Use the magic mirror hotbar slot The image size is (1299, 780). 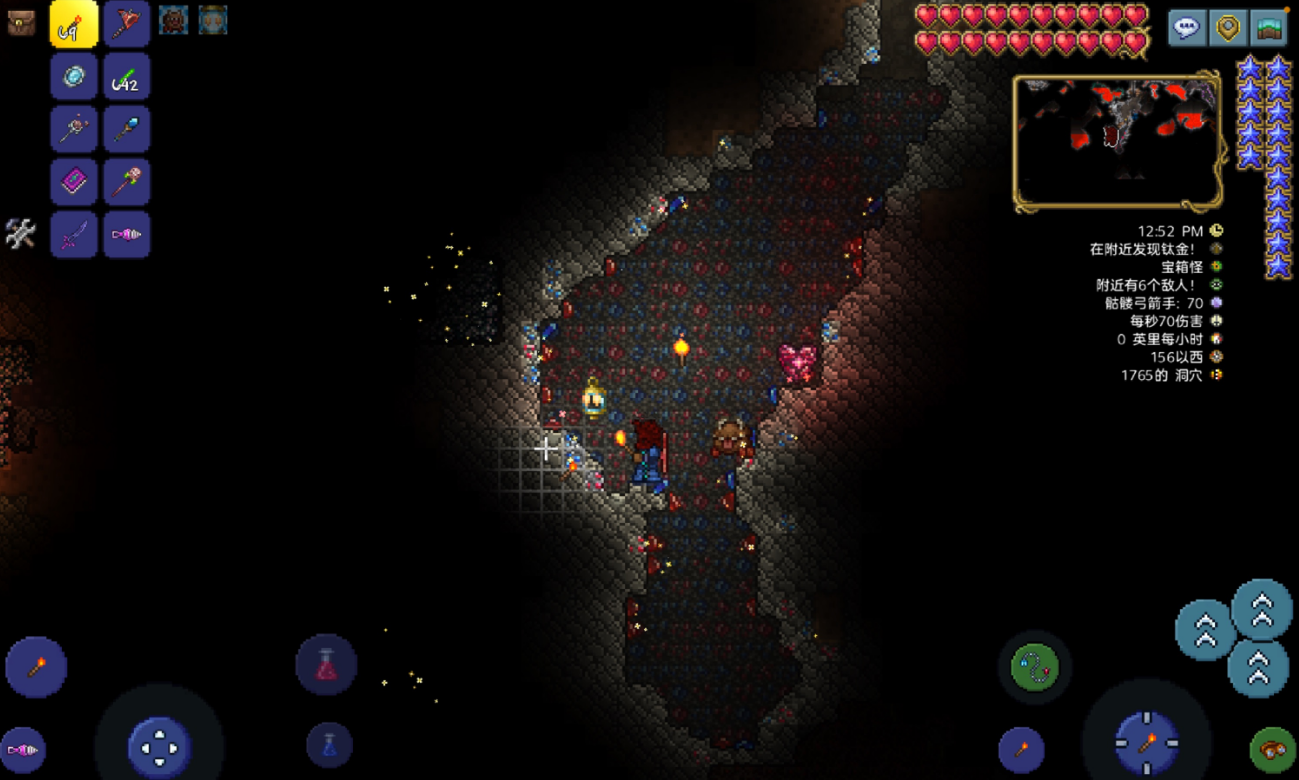tap(74, 77)
